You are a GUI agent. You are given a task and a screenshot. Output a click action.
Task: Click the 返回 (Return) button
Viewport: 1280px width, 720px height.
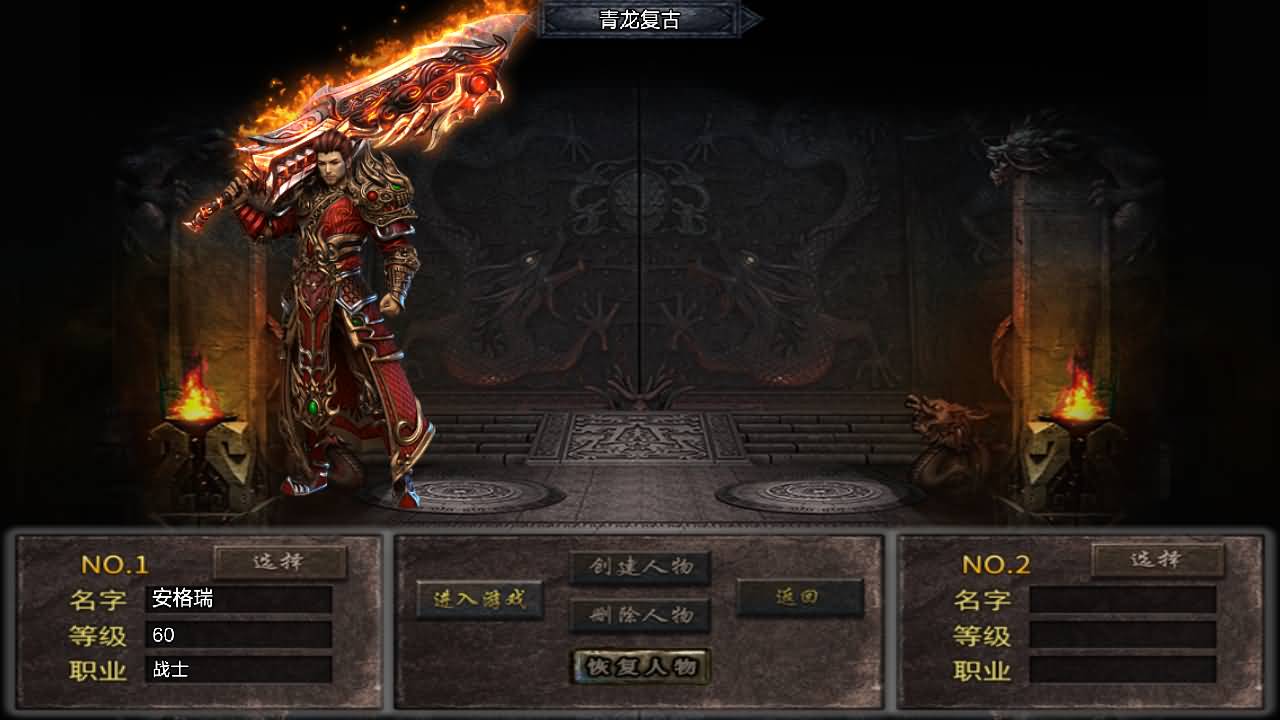(798, 597)
